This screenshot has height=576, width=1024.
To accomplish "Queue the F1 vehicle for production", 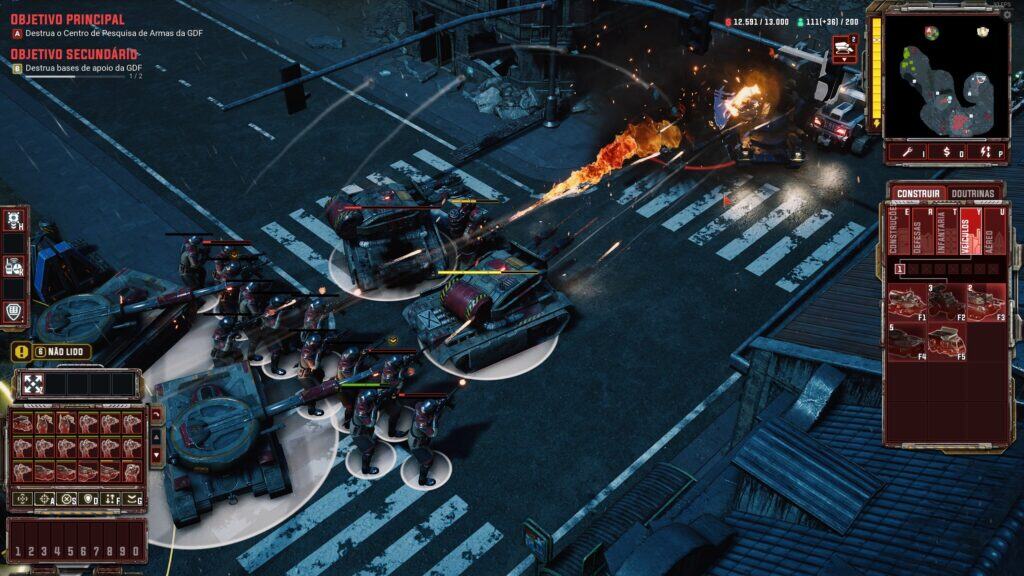I will click(907, 302).
